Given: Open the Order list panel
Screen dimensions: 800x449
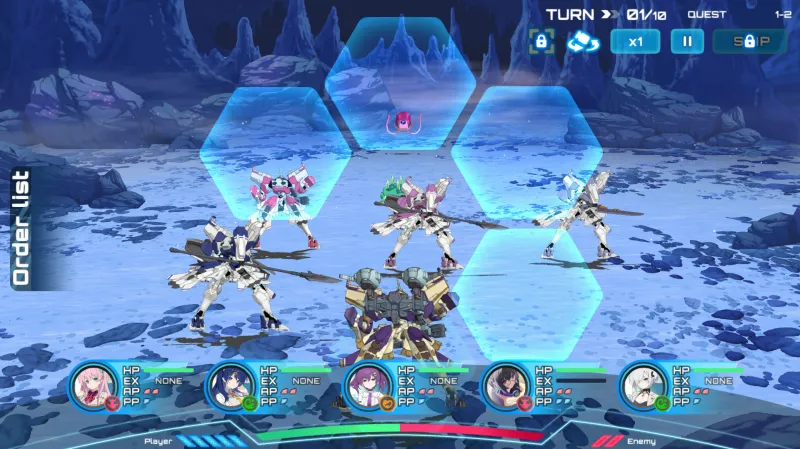Looking at the screenshot, I should coord(21,228).
